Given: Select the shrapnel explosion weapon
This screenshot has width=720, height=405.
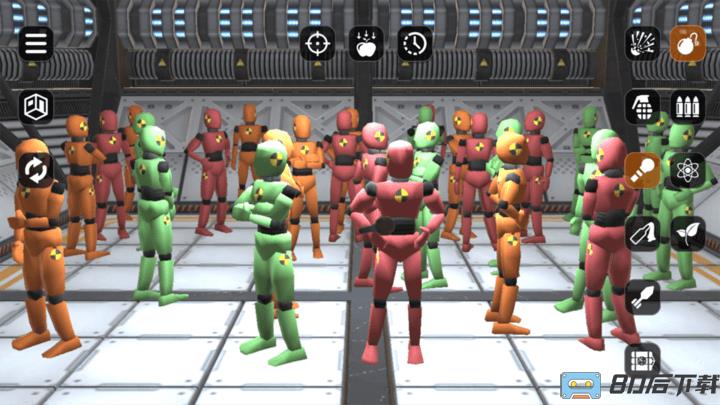Looking at the screenshot, I should click(x=642, y=43).
